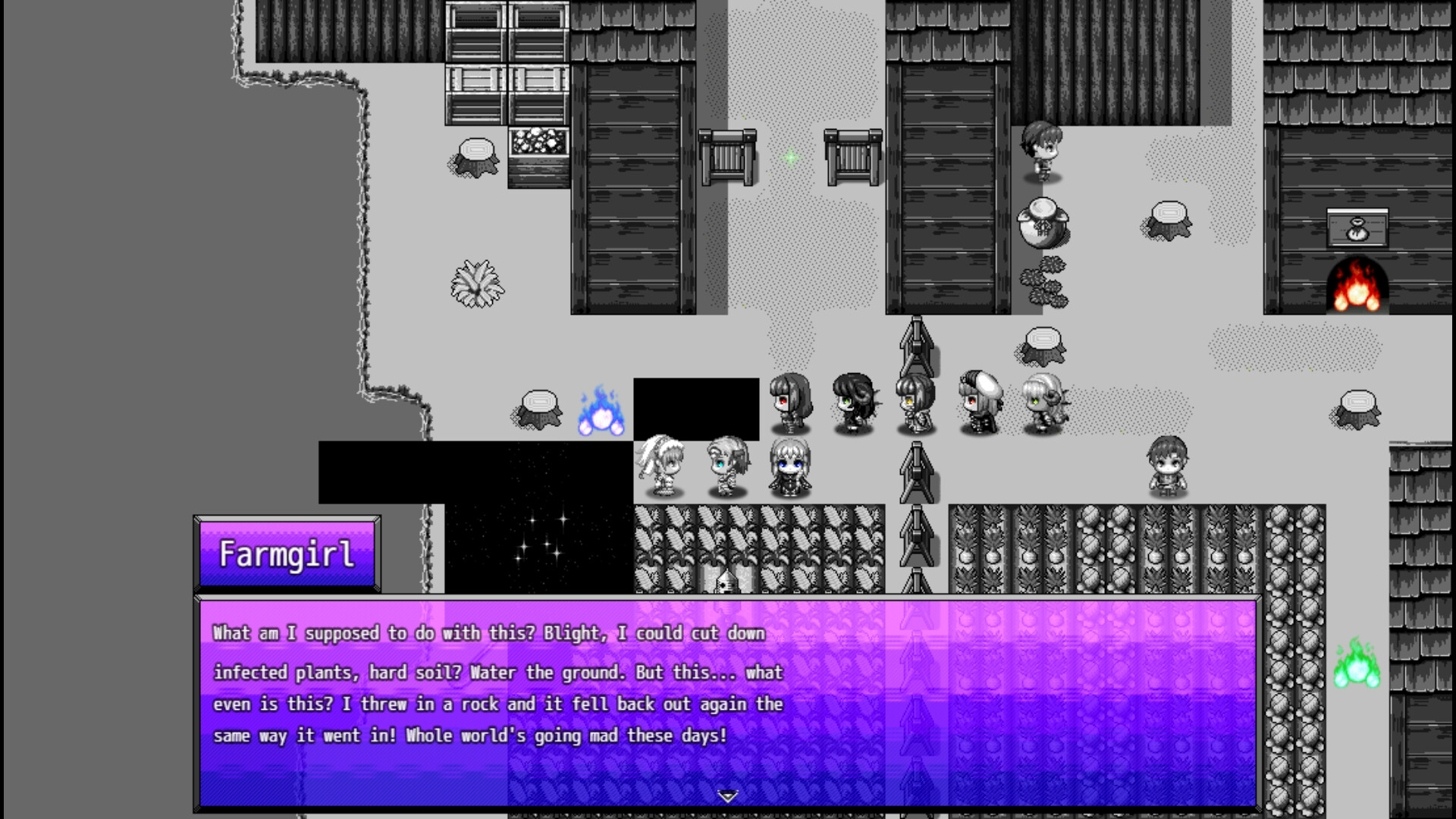Click the white sparkle between the two gates
Viewport: 1456px width, 819px height.
pos(790,157)
